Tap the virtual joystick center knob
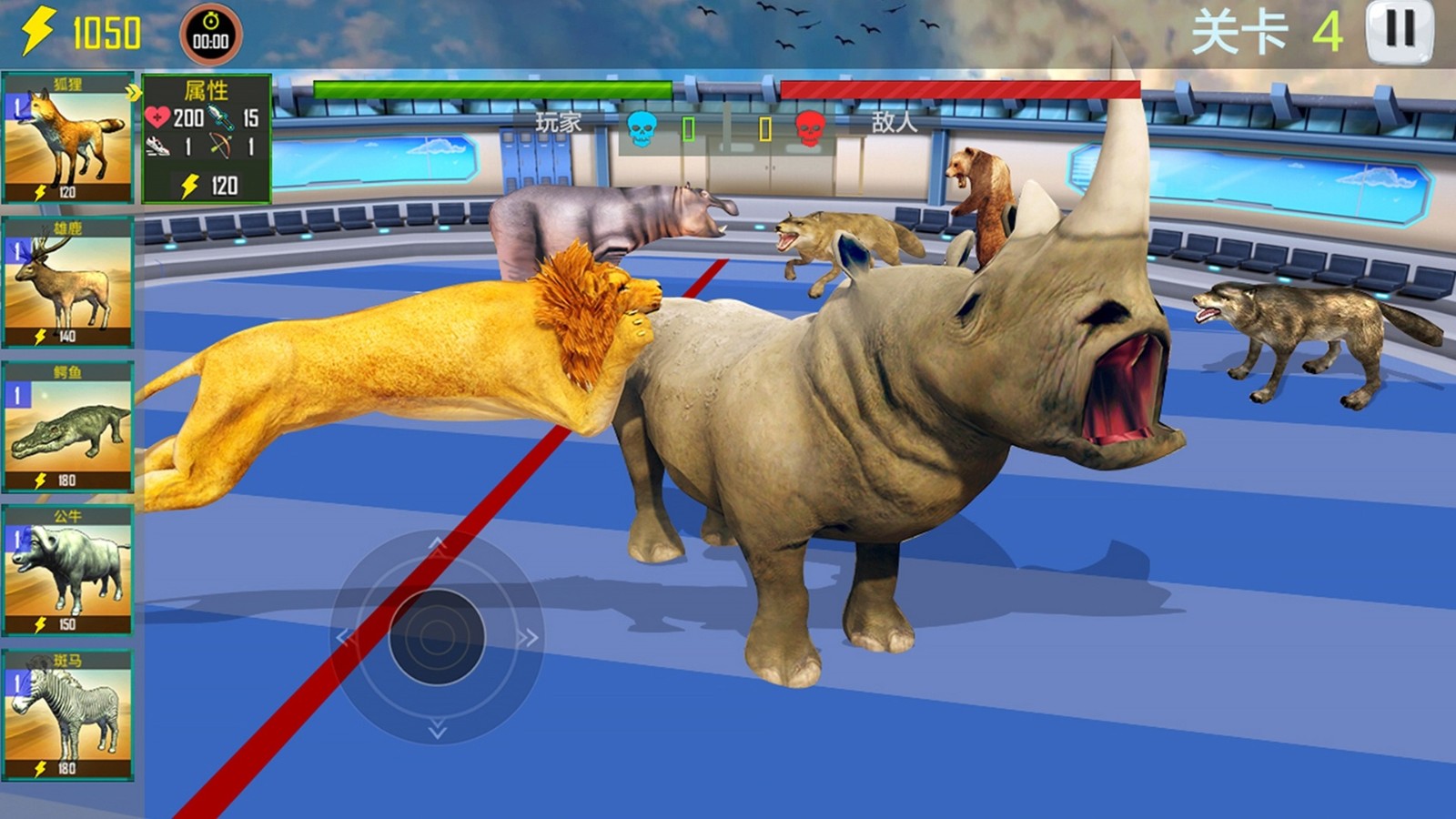This screenshot has height=819, width=1456. coord(436,636)
